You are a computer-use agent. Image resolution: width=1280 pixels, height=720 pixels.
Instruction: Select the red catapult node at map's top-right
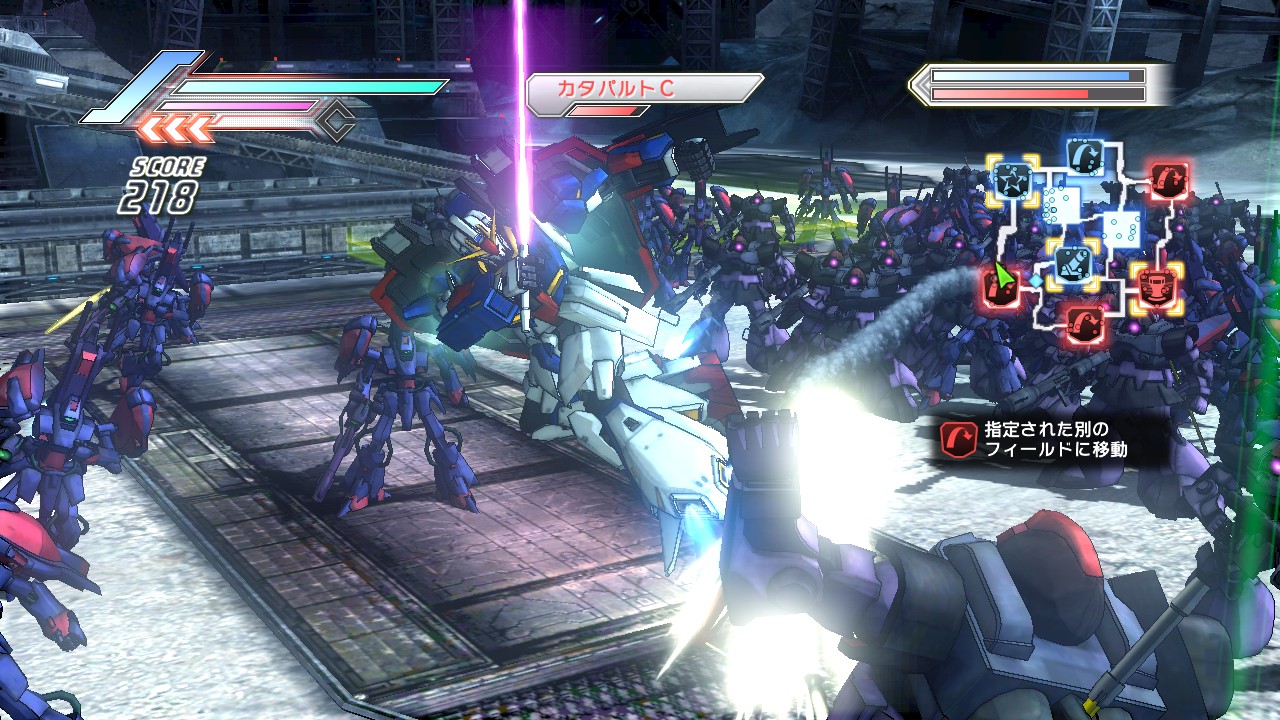1167,180
